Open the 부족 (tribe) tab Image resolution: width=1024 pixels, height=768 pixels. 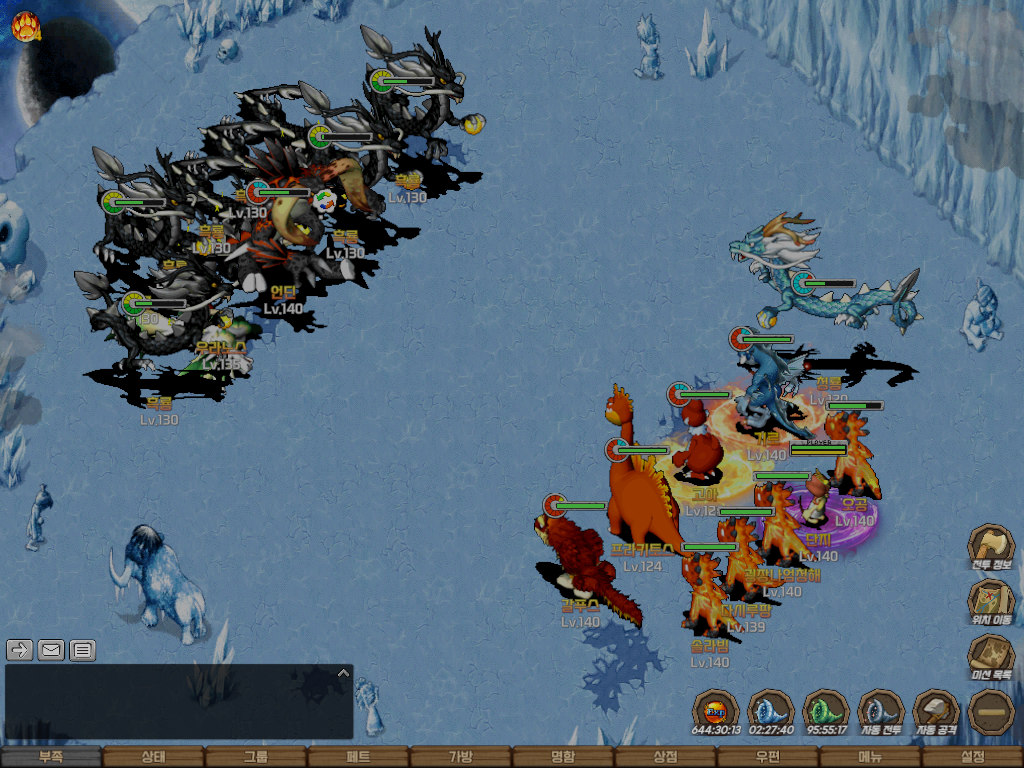pos(51,758)
